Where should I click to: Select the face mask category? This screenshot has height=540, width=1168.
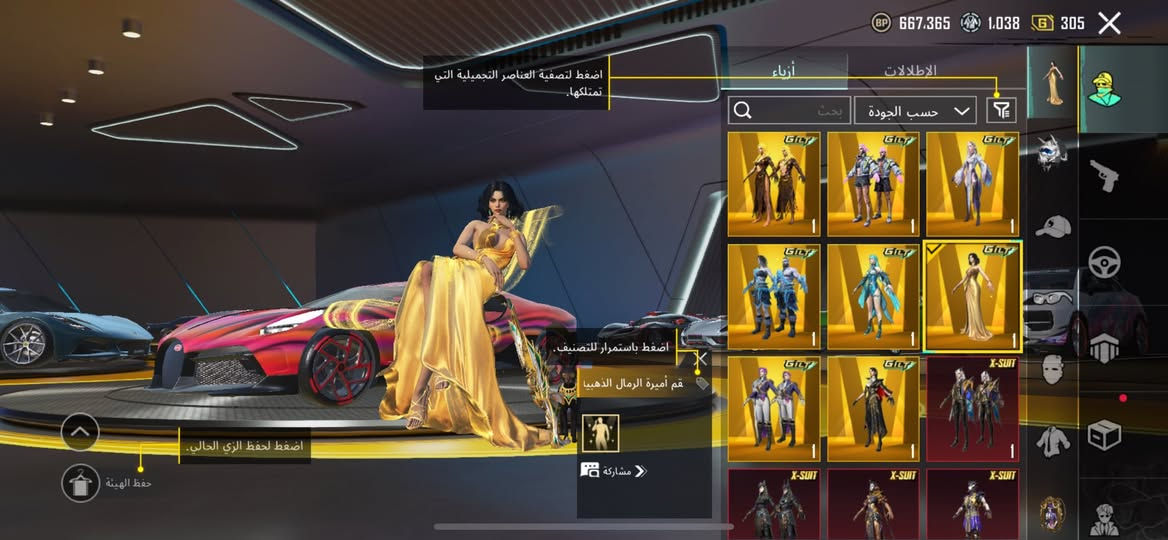click(1052, 370)
